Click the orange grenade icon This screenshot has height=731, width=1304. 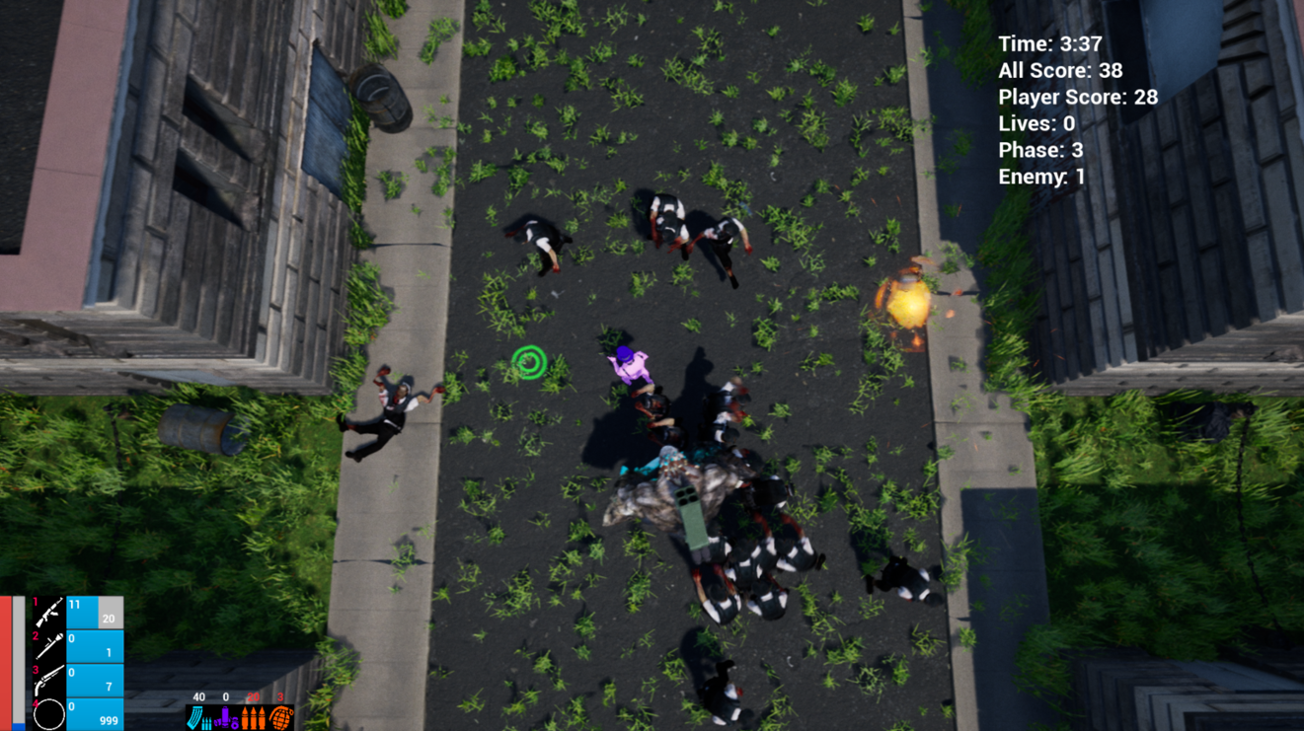(281, 717)
